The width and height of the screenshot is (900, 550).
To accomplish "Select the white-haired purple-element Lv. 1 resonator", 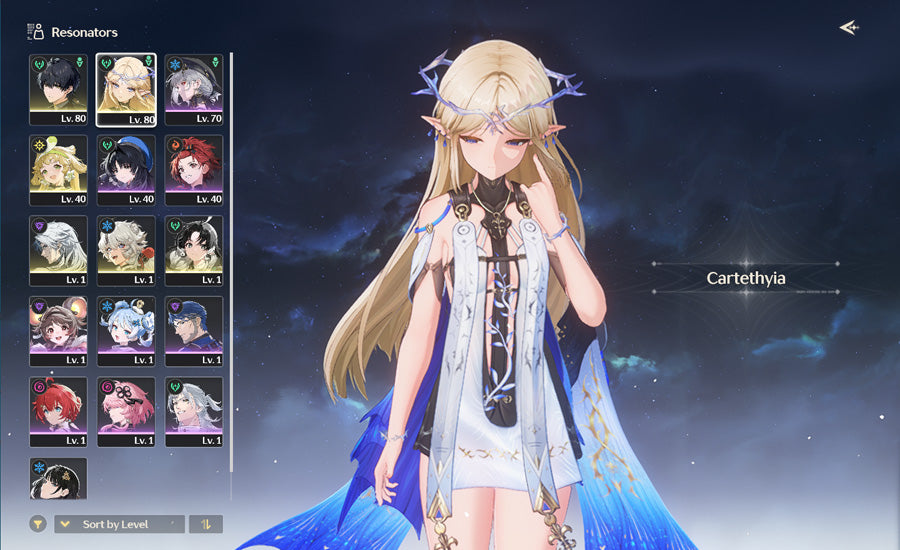I will coord(58,251).
